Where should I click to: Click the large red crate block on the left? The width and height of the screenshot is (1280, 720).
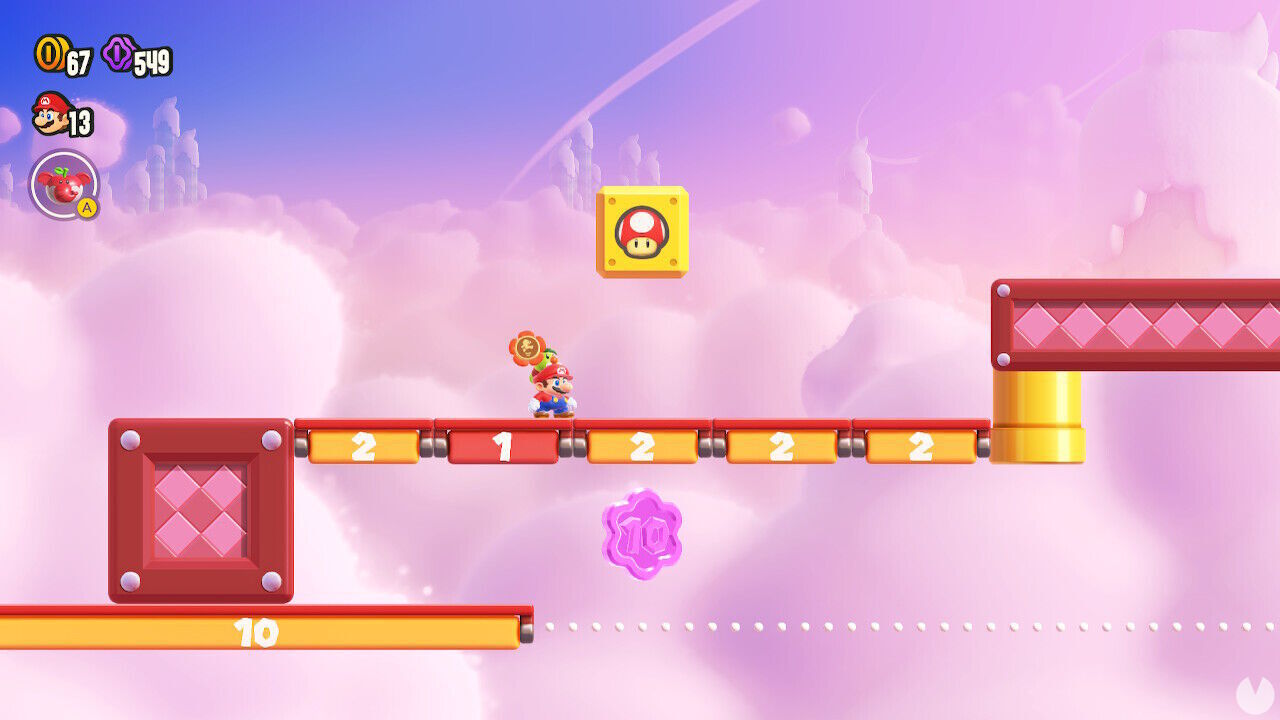198,510
